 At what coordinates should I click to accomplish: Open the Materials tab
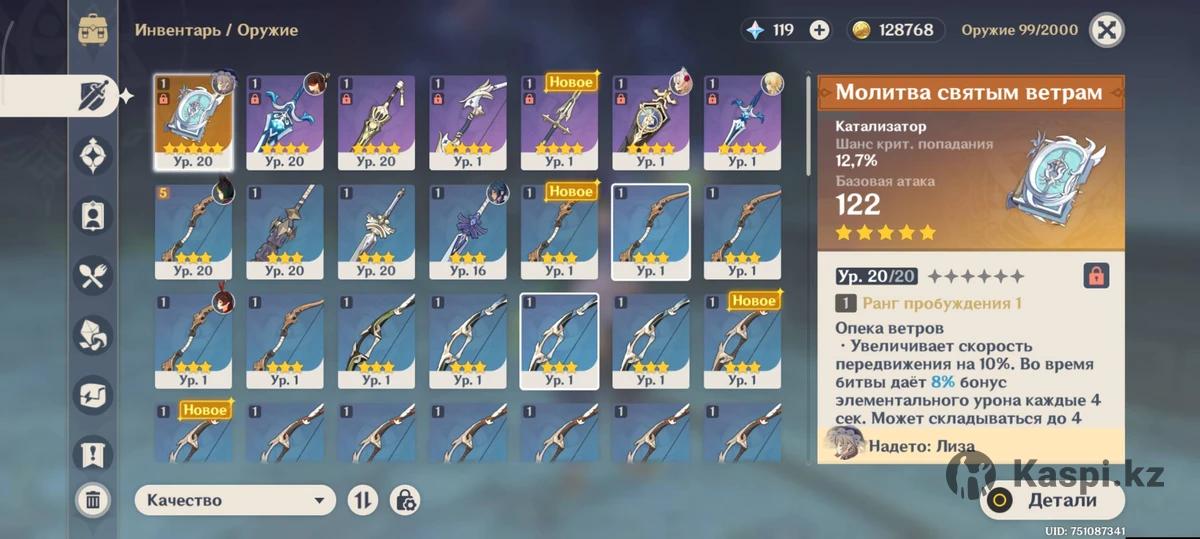pos(94,334)
